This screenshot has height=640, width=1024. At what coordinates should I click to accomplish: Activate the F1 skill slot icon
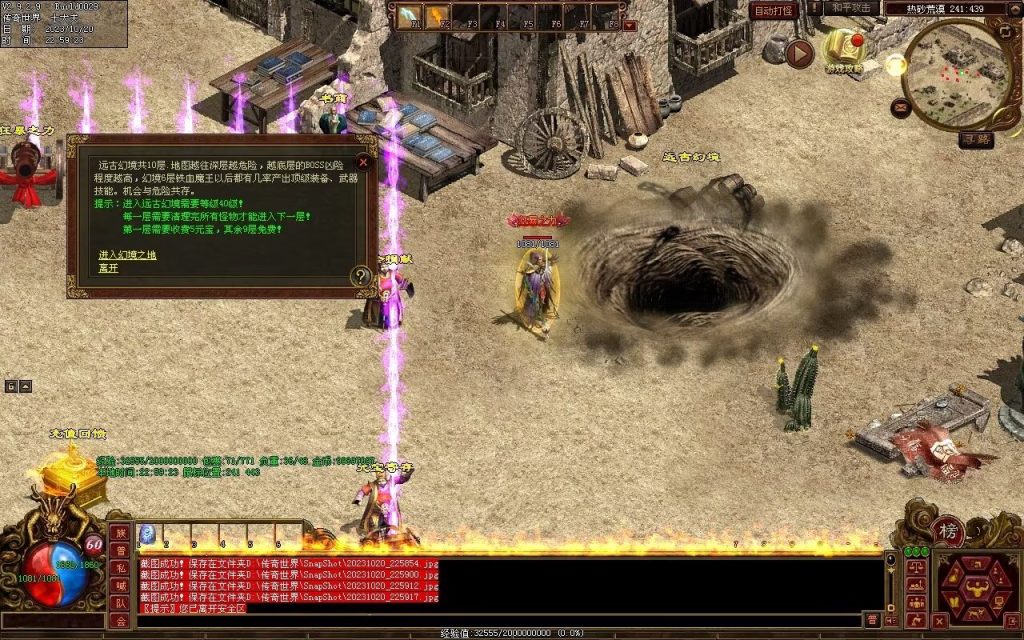point(409,17)
